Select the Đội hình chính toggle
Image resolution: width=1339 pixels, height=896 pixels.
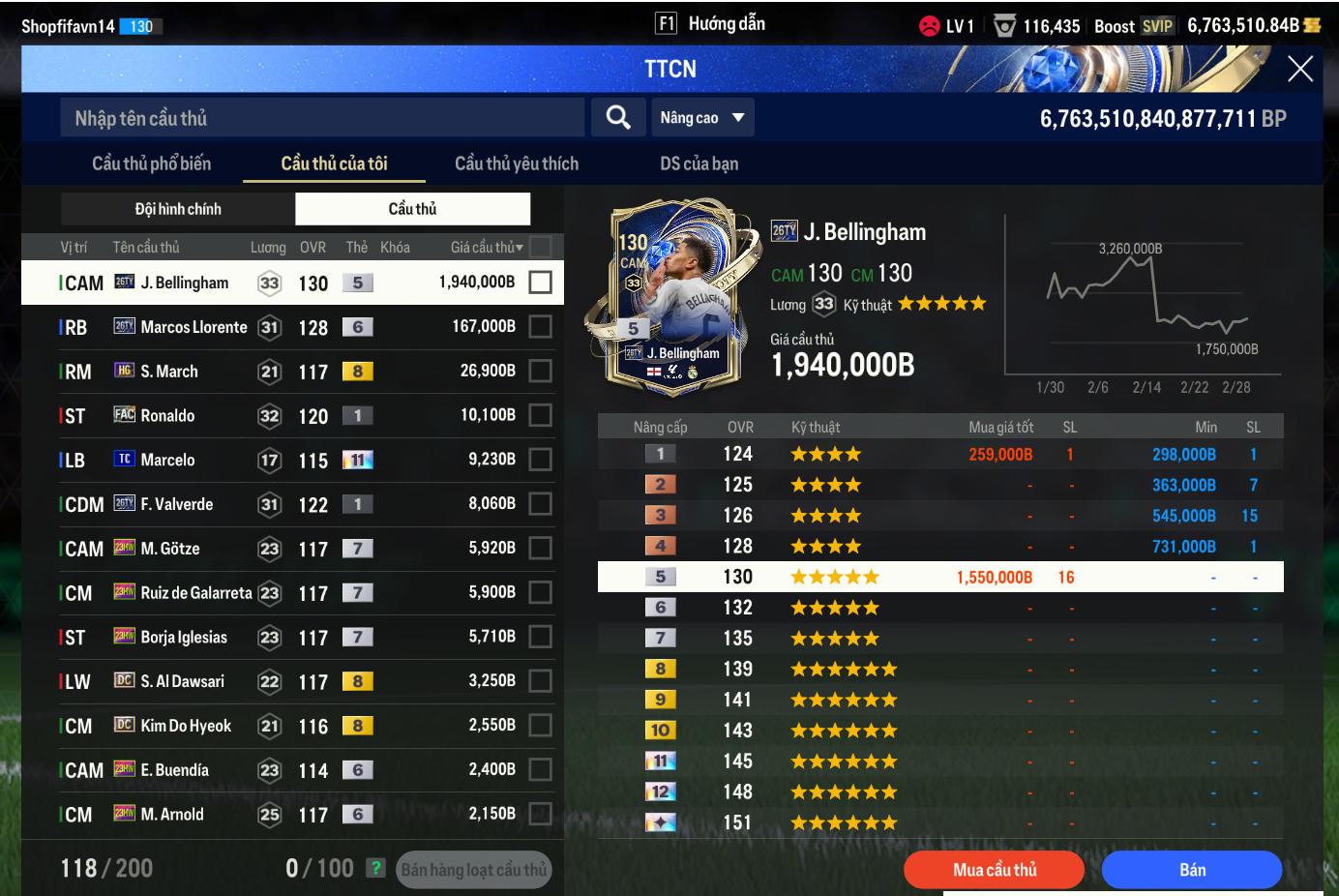tap(178, 209)
